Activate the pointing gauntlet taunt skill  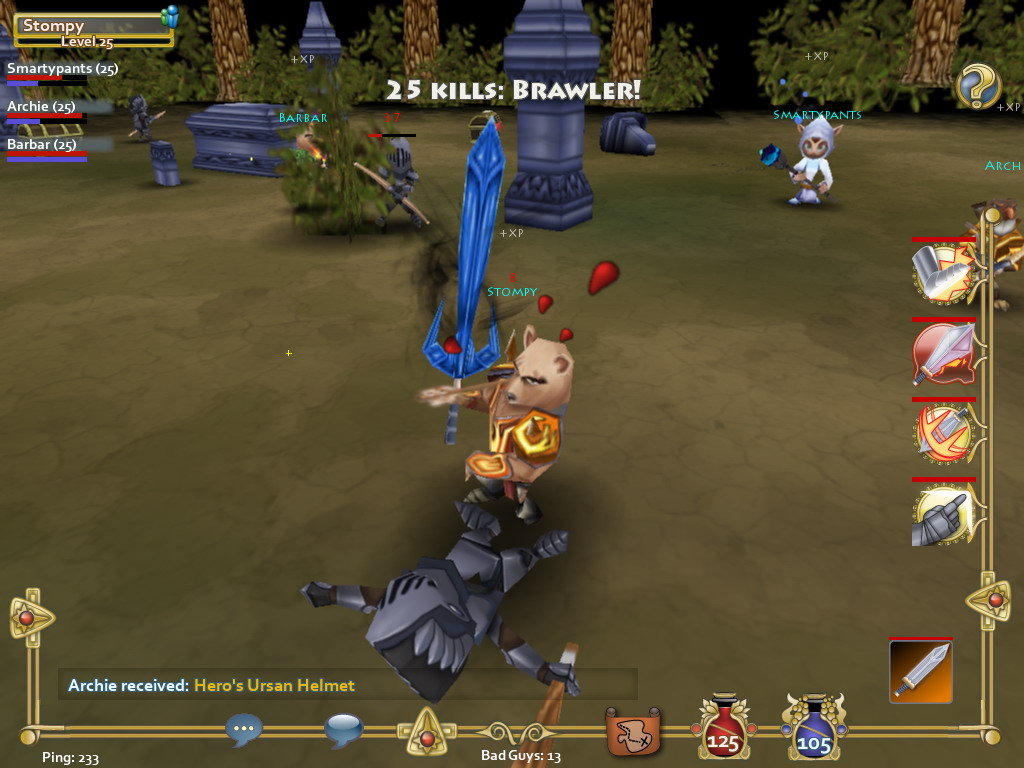click(943, 514)
